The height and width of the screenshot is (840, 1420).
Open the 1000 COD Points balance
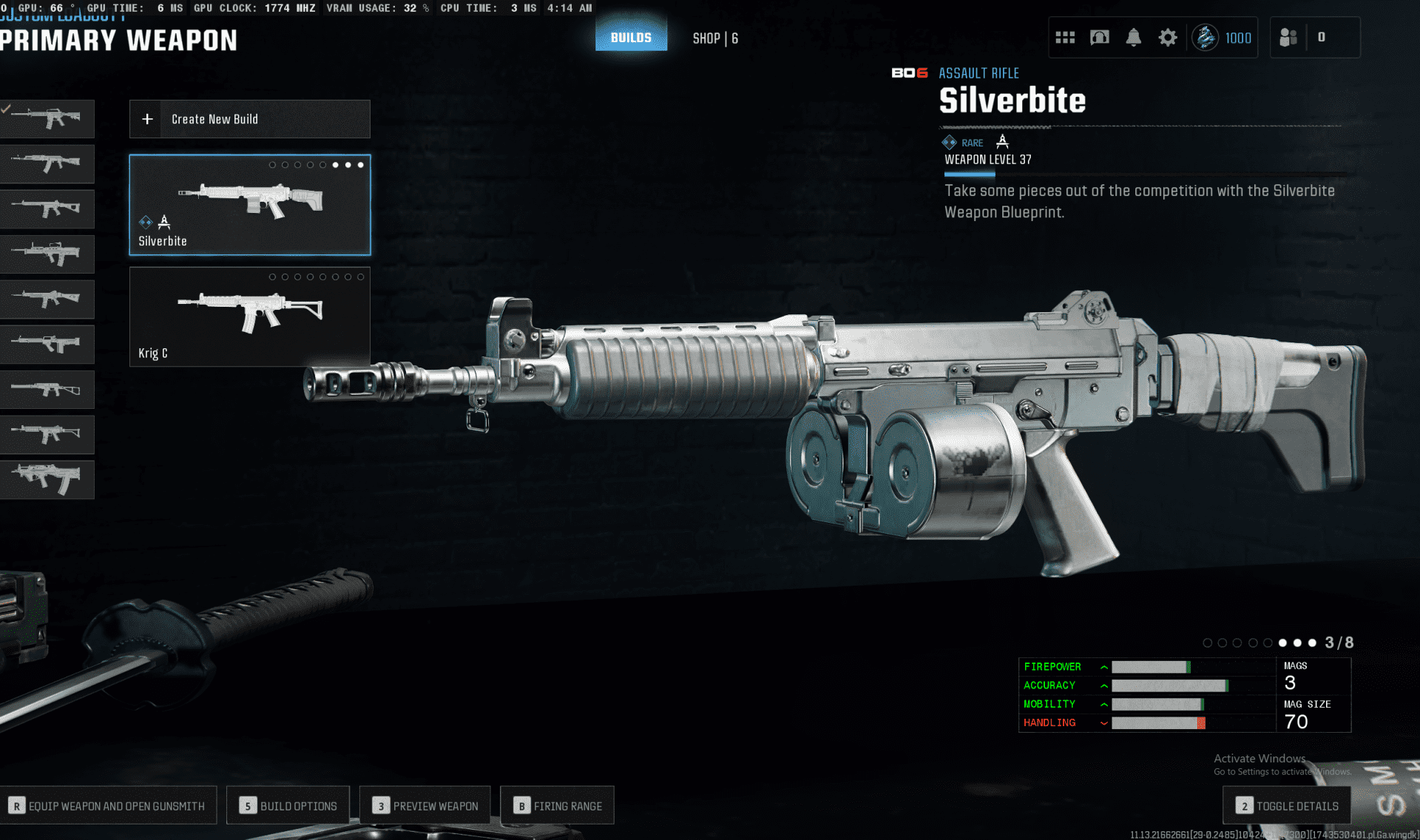[x=1223, y=38]
